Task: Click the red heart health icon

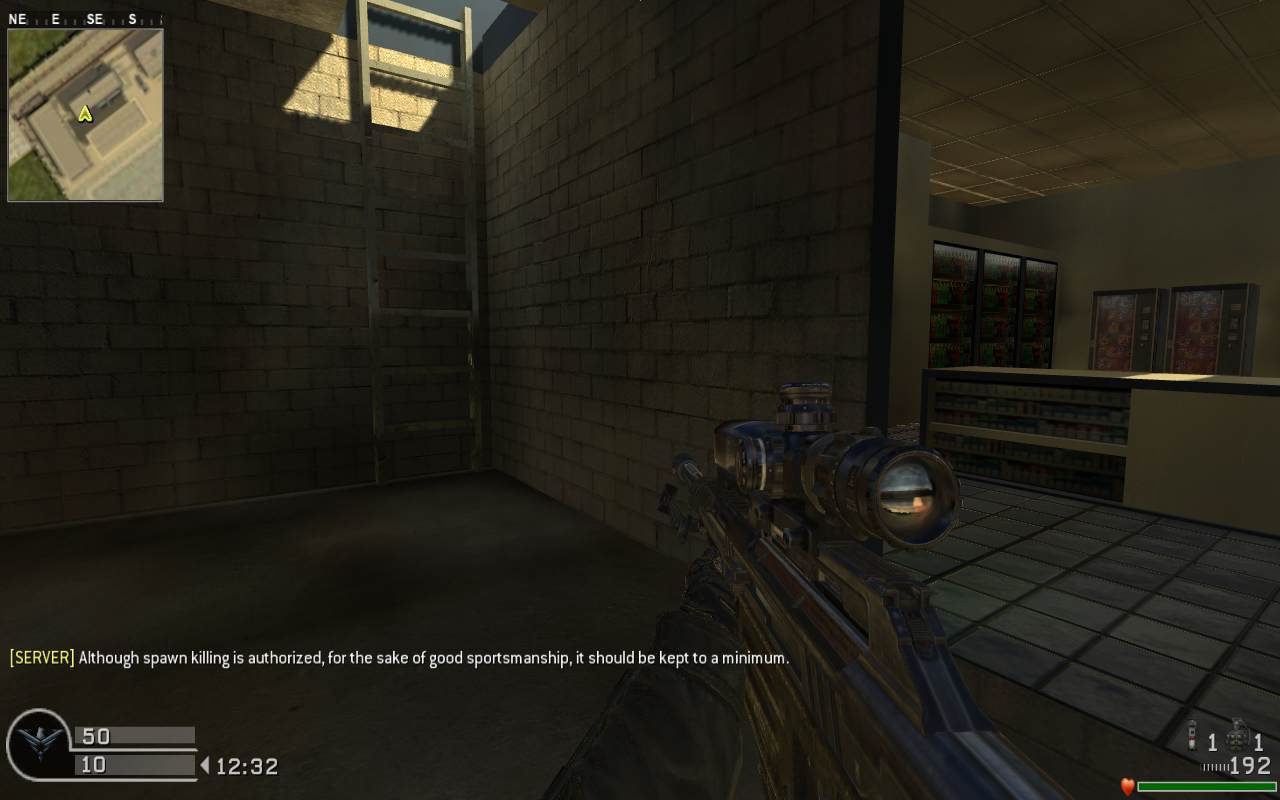Action: [1127, 787]
